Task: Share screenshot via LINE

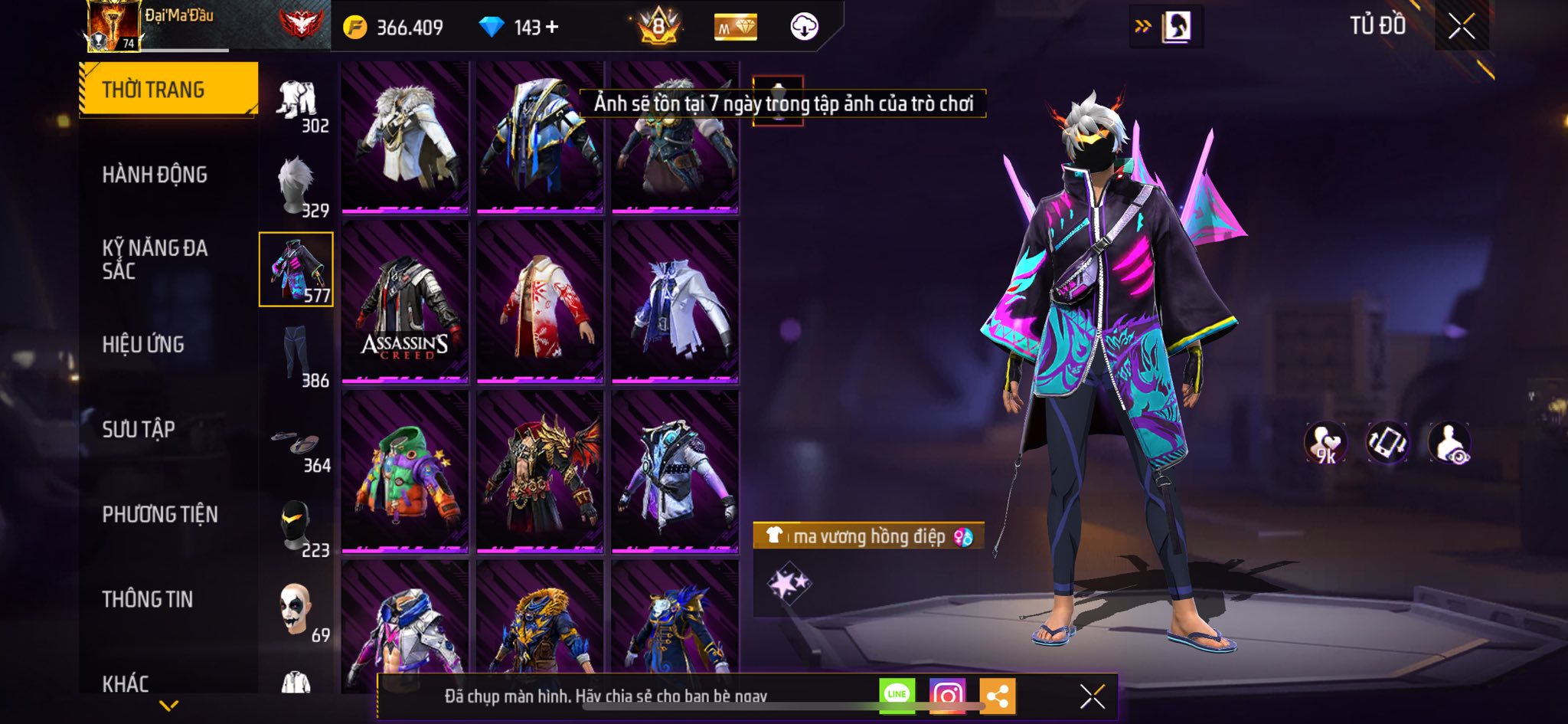Action: coord(897,696)
